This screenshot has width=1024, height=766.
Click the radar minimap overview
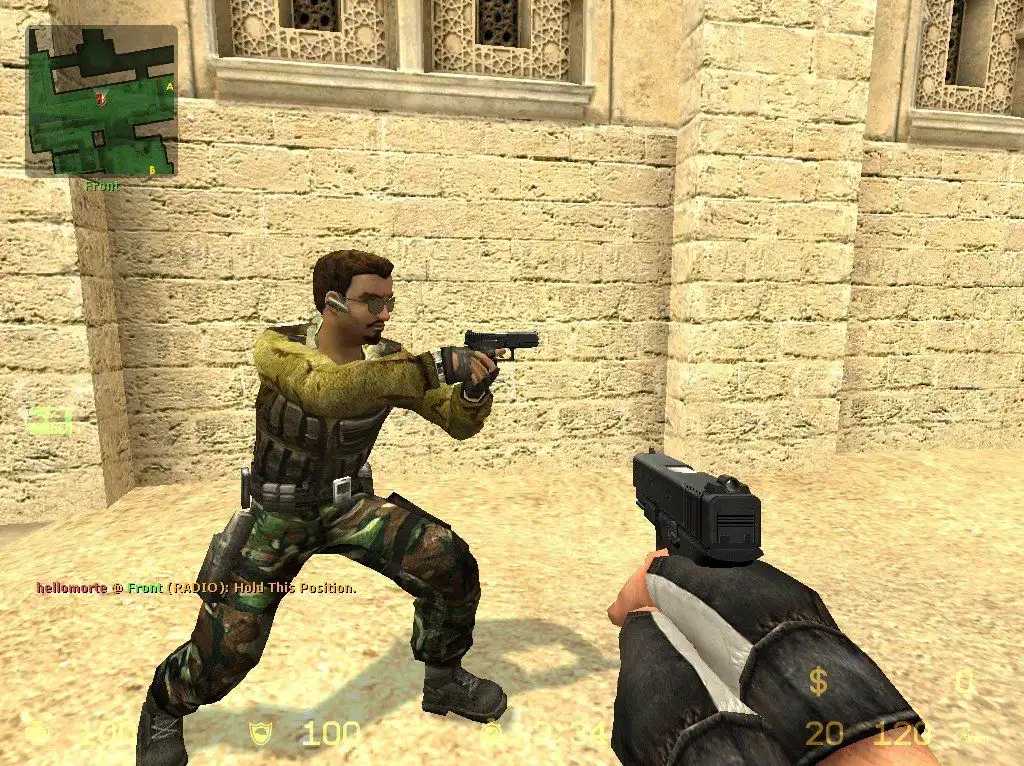pos(101,100)
